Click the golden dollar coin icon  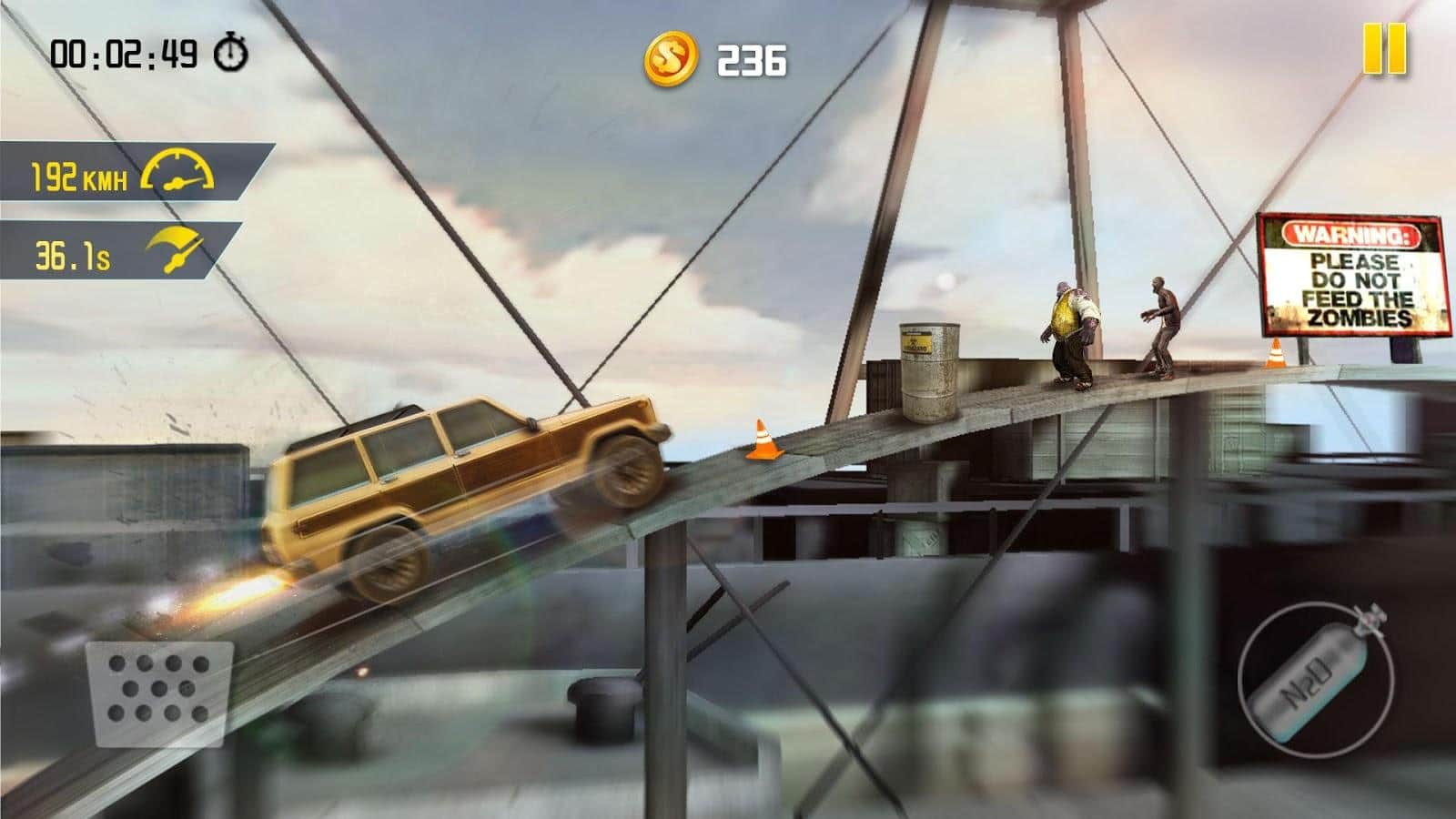click(x=670, y=57)
